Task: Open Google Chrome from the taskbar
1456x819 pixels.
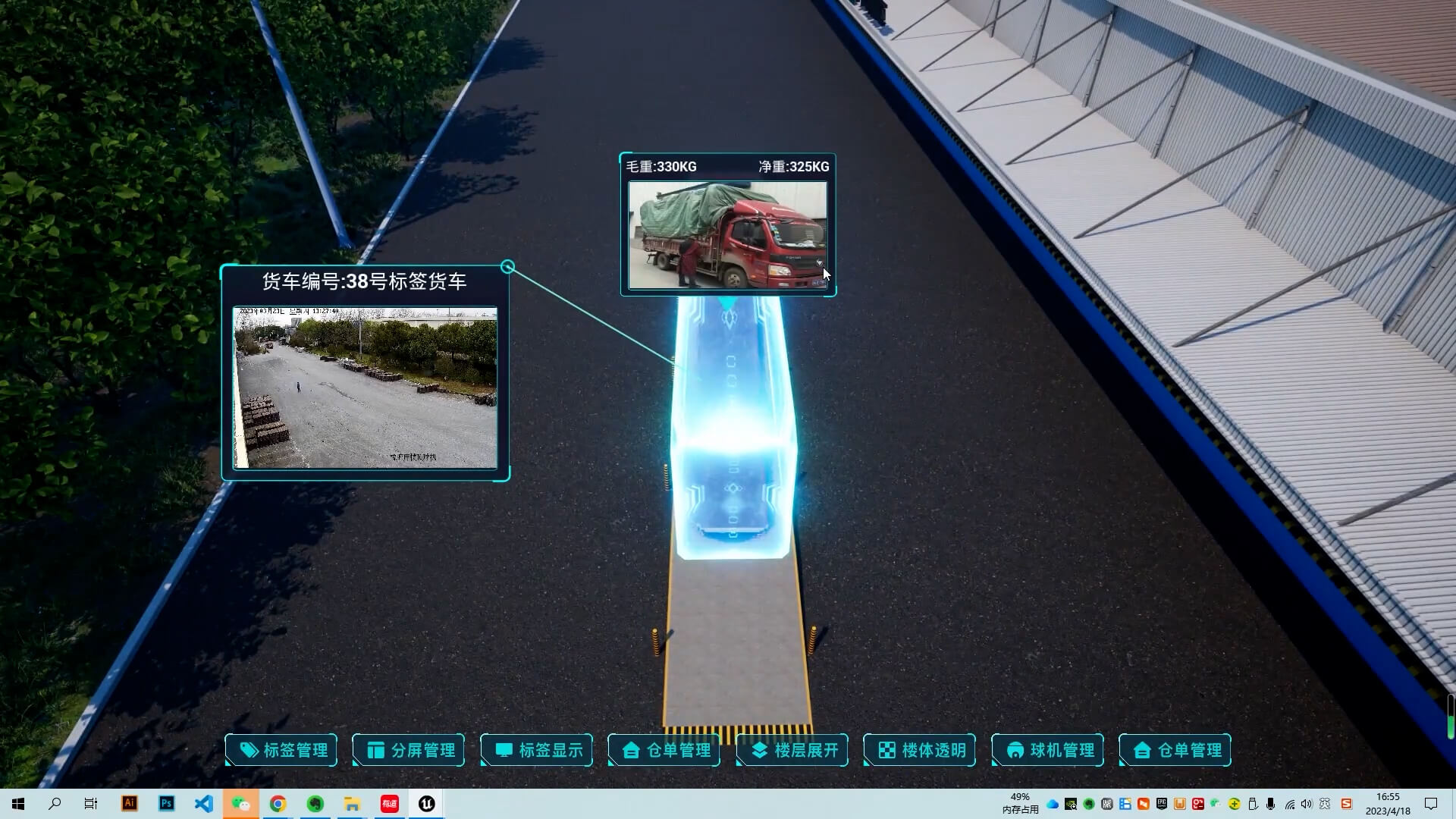Action: [278, 804]
